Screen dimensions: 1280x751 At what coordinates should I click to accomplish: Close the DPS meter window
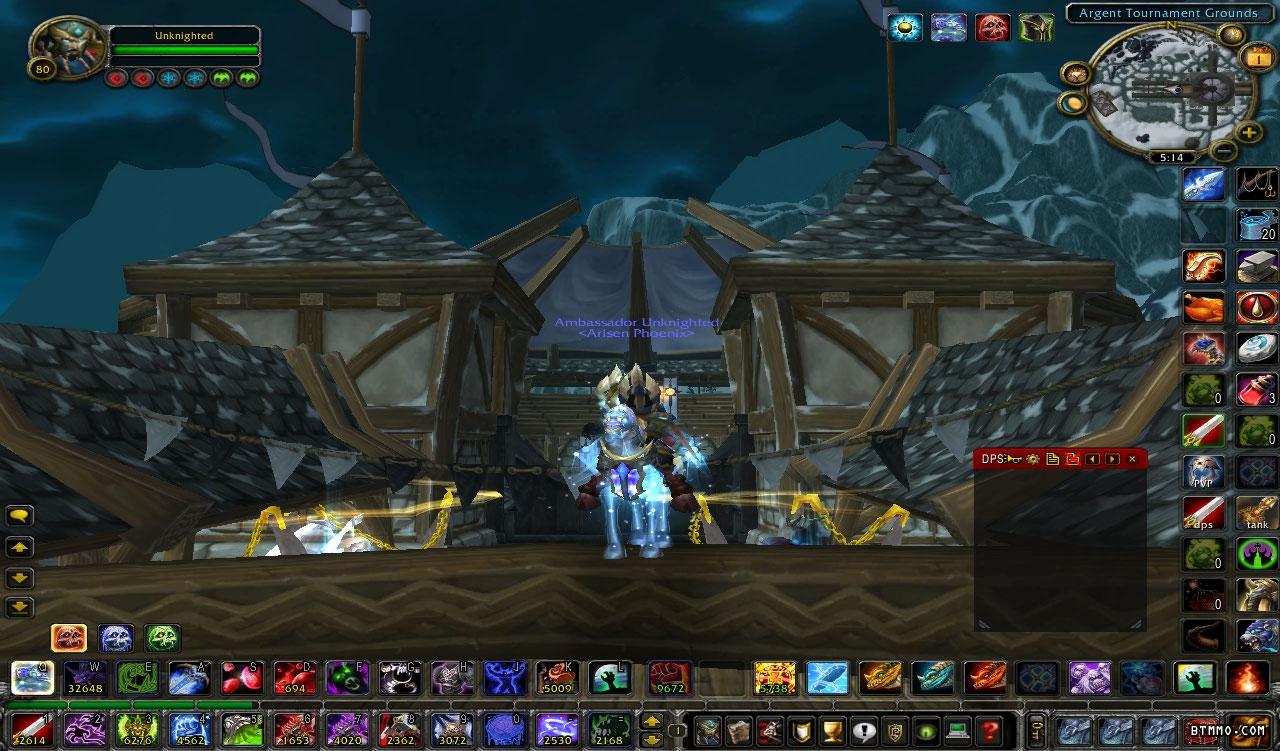click(1132, 459)
